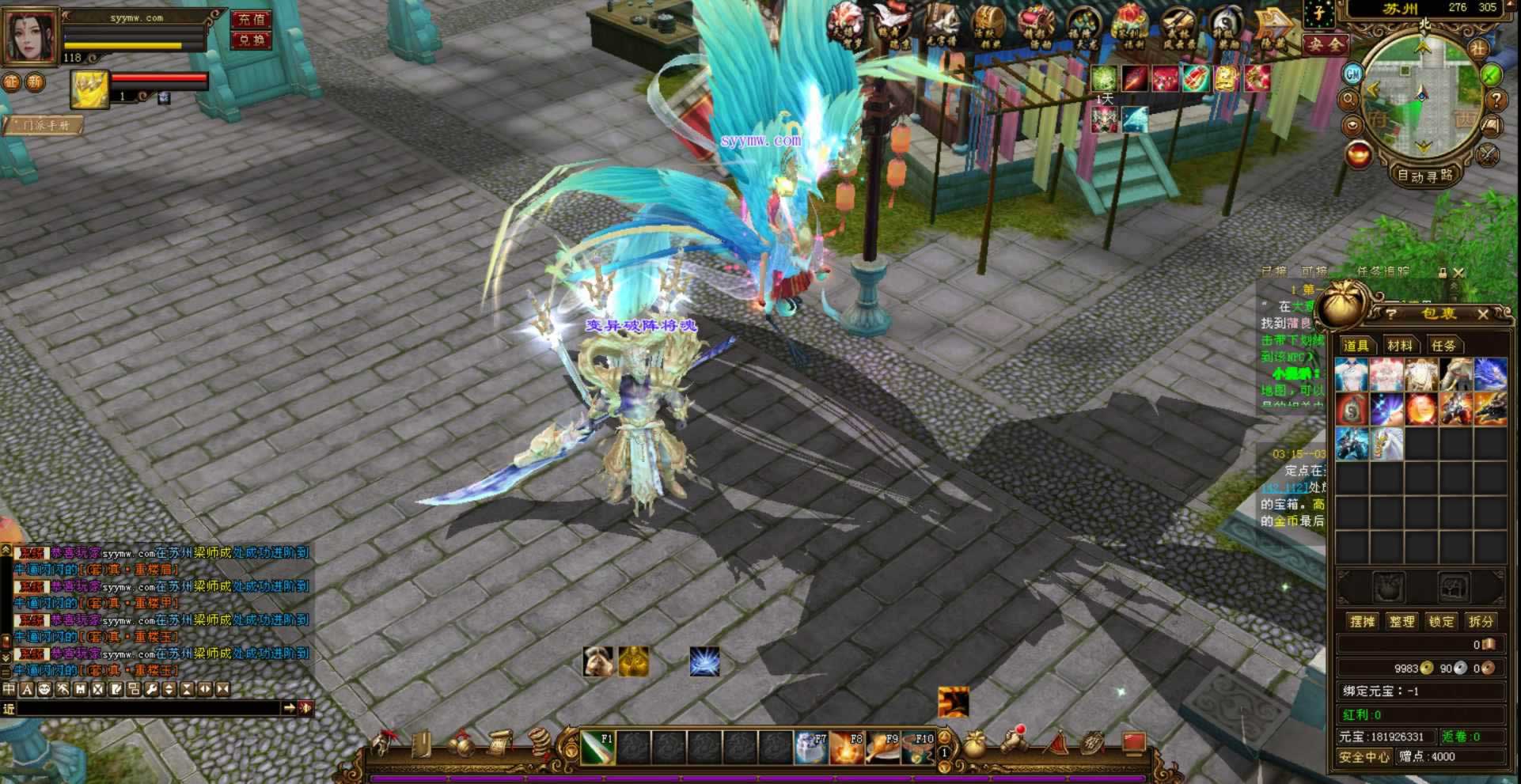Activate the 自动寻路 auto-pathfinding button
Viewport: 1521px width, 784px height.
click(x=1424, y=176)
